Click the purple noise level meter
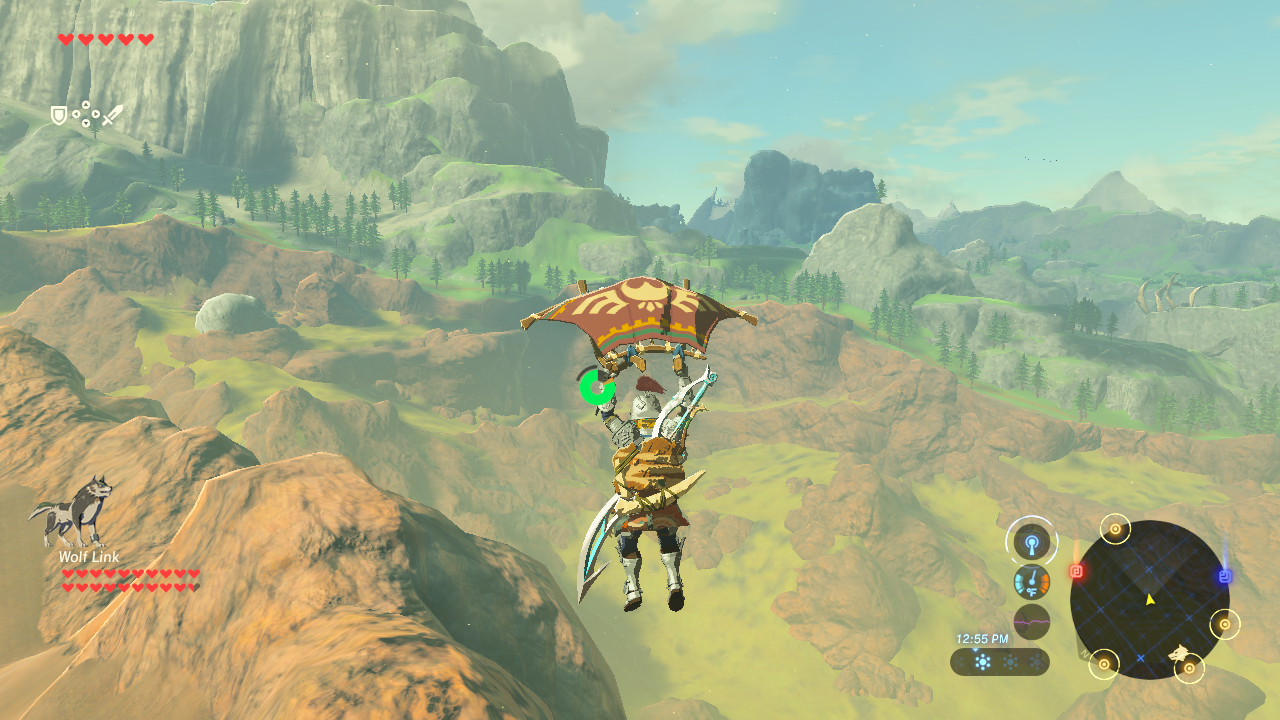 1031,621
